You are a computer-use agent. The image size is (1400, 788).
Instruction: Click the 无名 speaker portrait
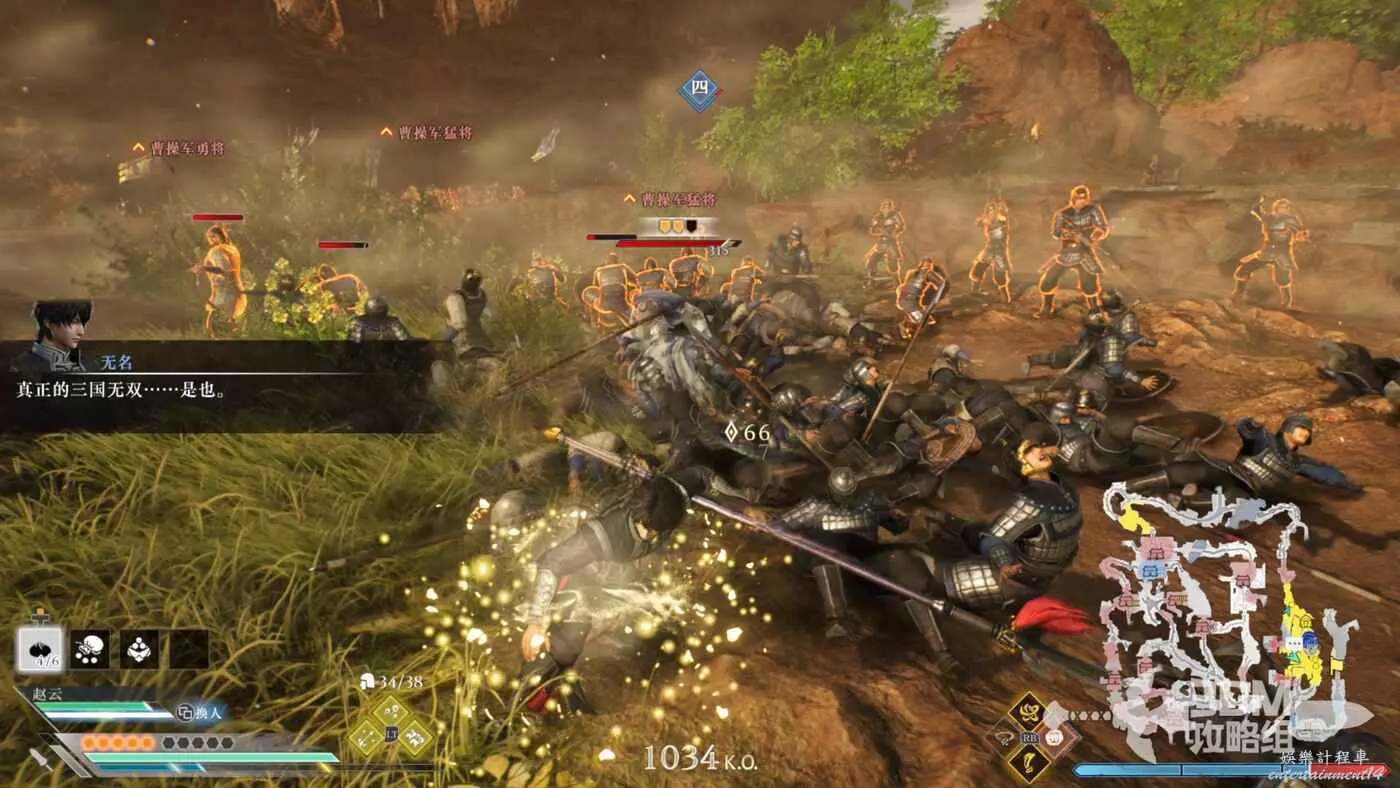coord(62,334)
